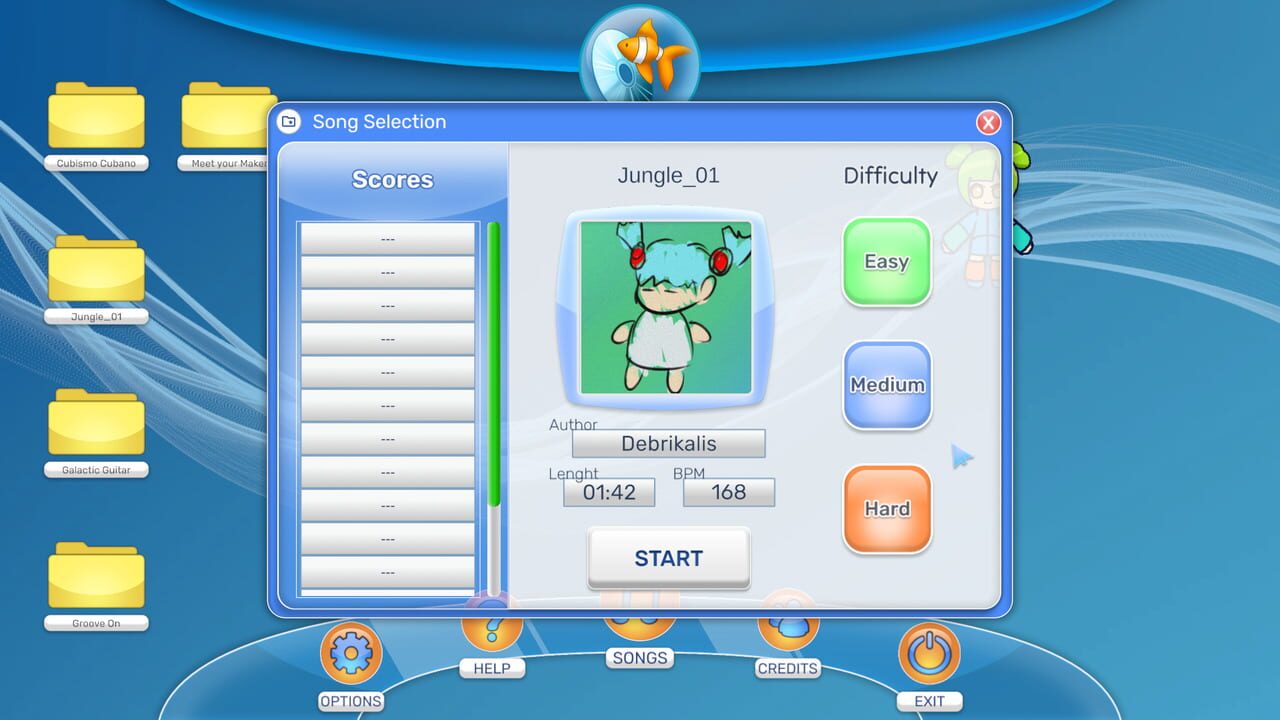Select Easy difficulty
This screenshot has height=720, width=1280.
tap(886, 262)
